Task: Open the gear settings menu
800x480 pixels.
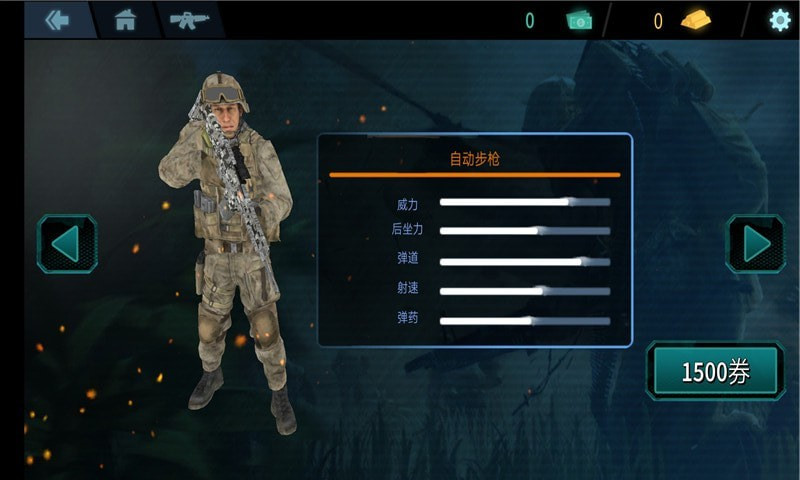Action: tap(779, 20)
